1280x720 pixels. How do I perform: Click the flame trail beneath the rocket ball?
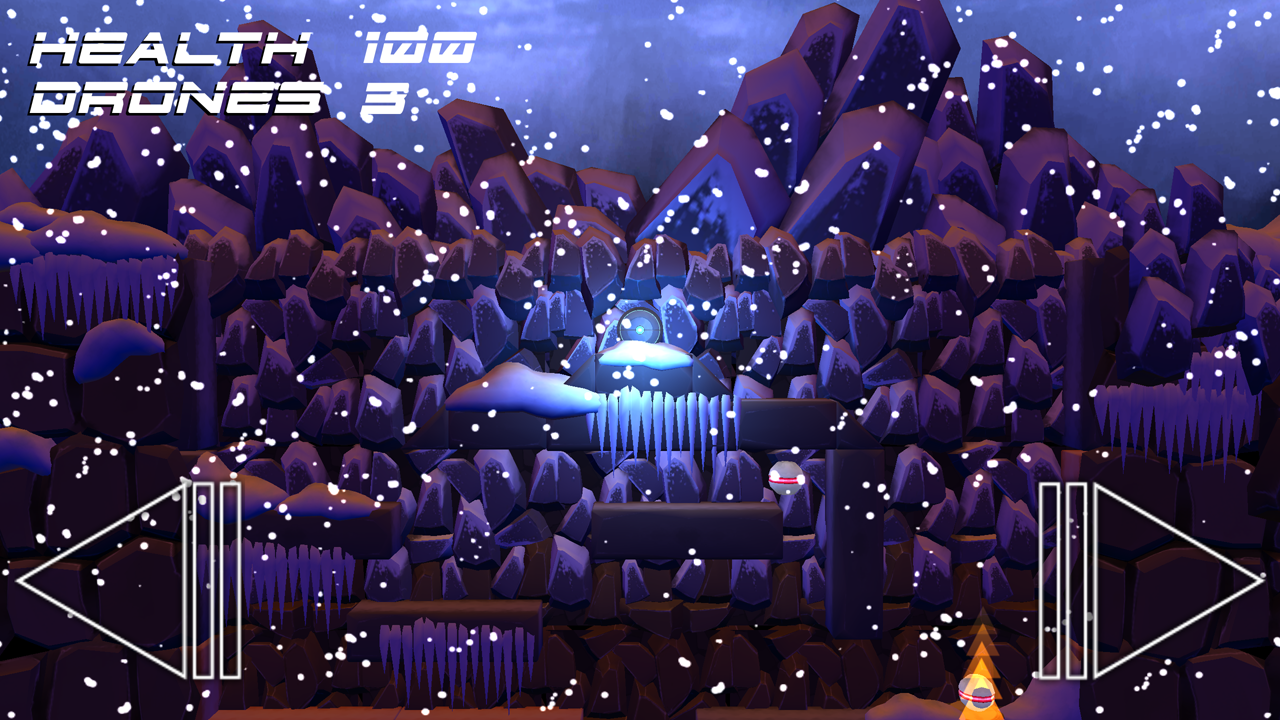(x=978, y=650)
